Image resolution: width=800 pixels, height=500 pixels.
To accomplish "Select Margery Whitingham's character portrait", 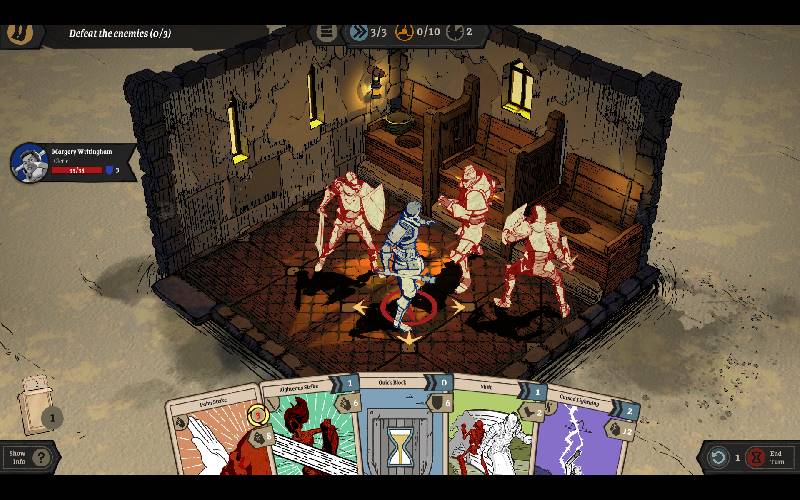I will (x=29, y=163).
